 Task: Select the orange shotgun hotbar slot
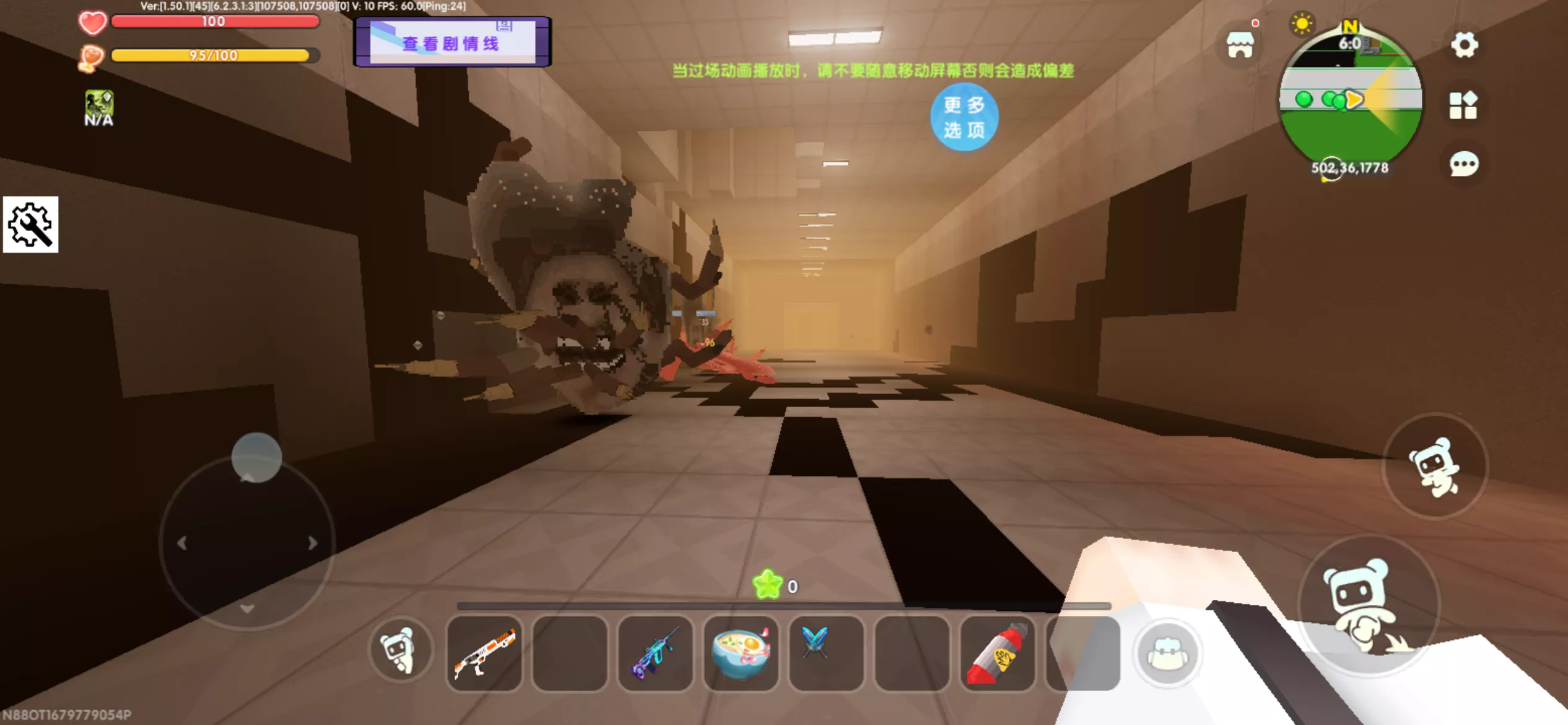coord(484,653)
